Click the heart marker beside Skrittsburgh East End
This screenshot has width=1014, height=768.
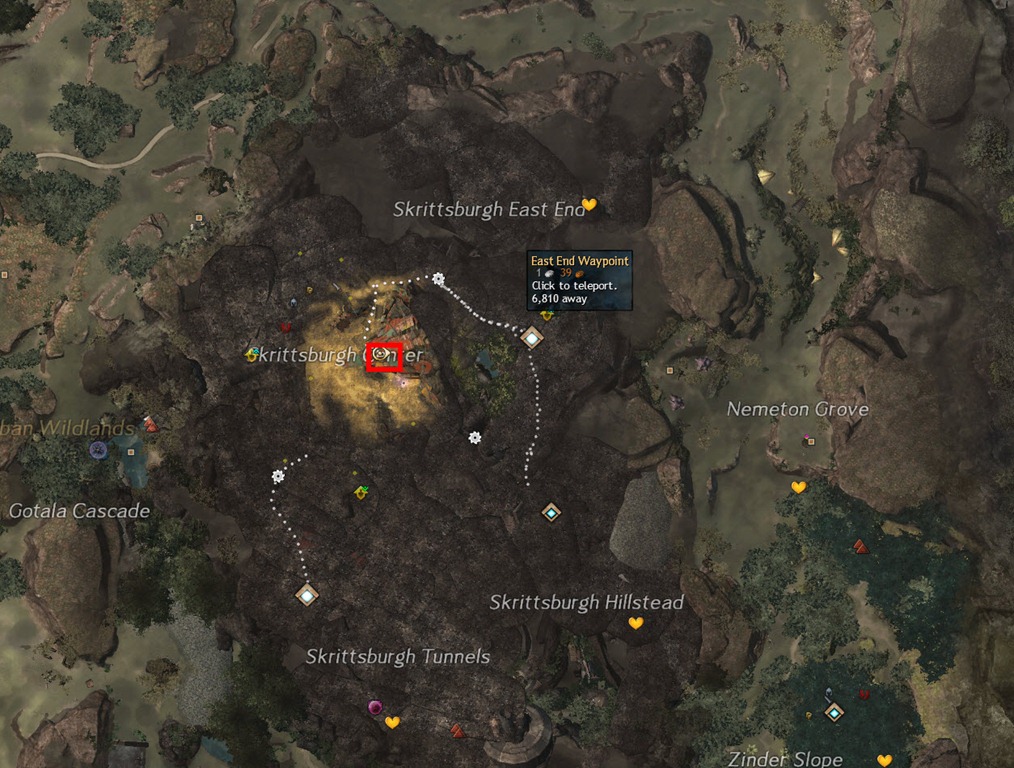589,205
